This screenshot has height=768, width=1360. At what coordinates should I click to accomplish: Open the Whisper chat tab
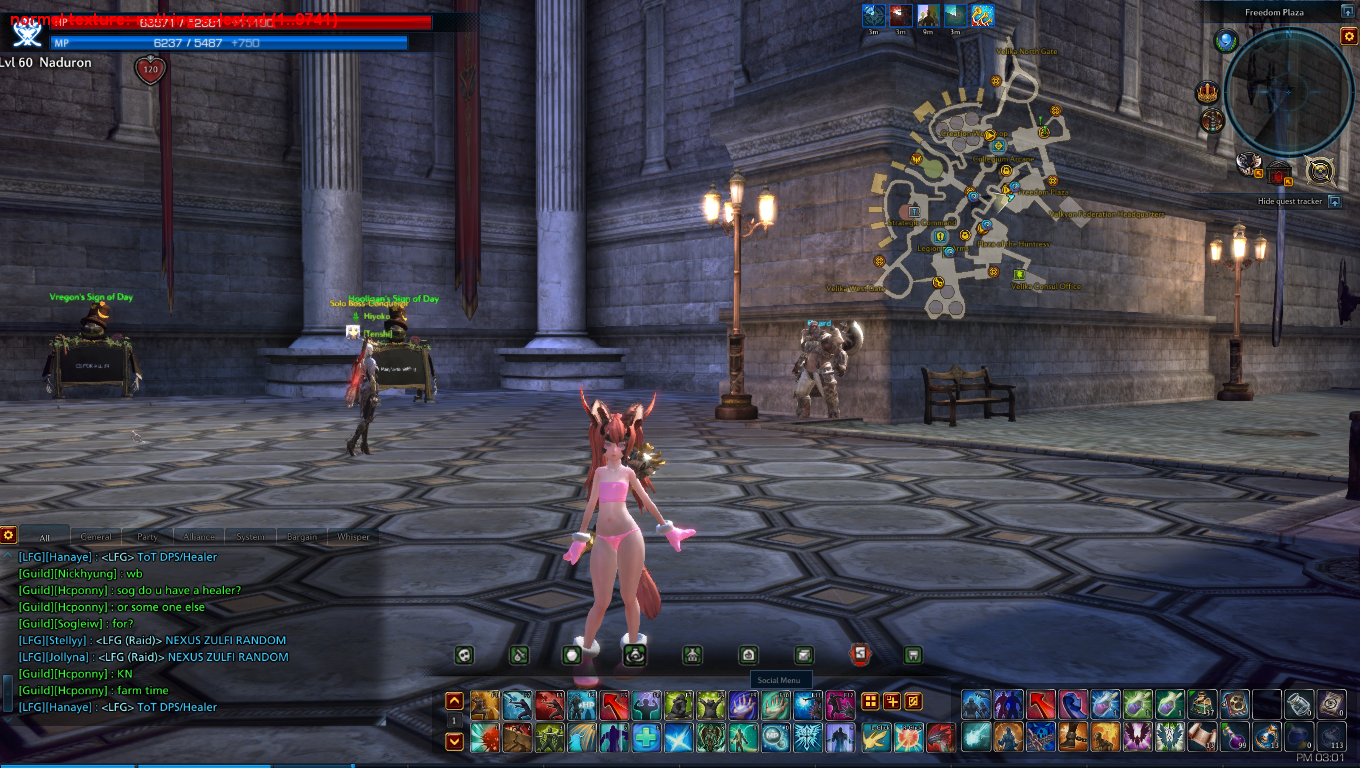[x=353, y=537]
